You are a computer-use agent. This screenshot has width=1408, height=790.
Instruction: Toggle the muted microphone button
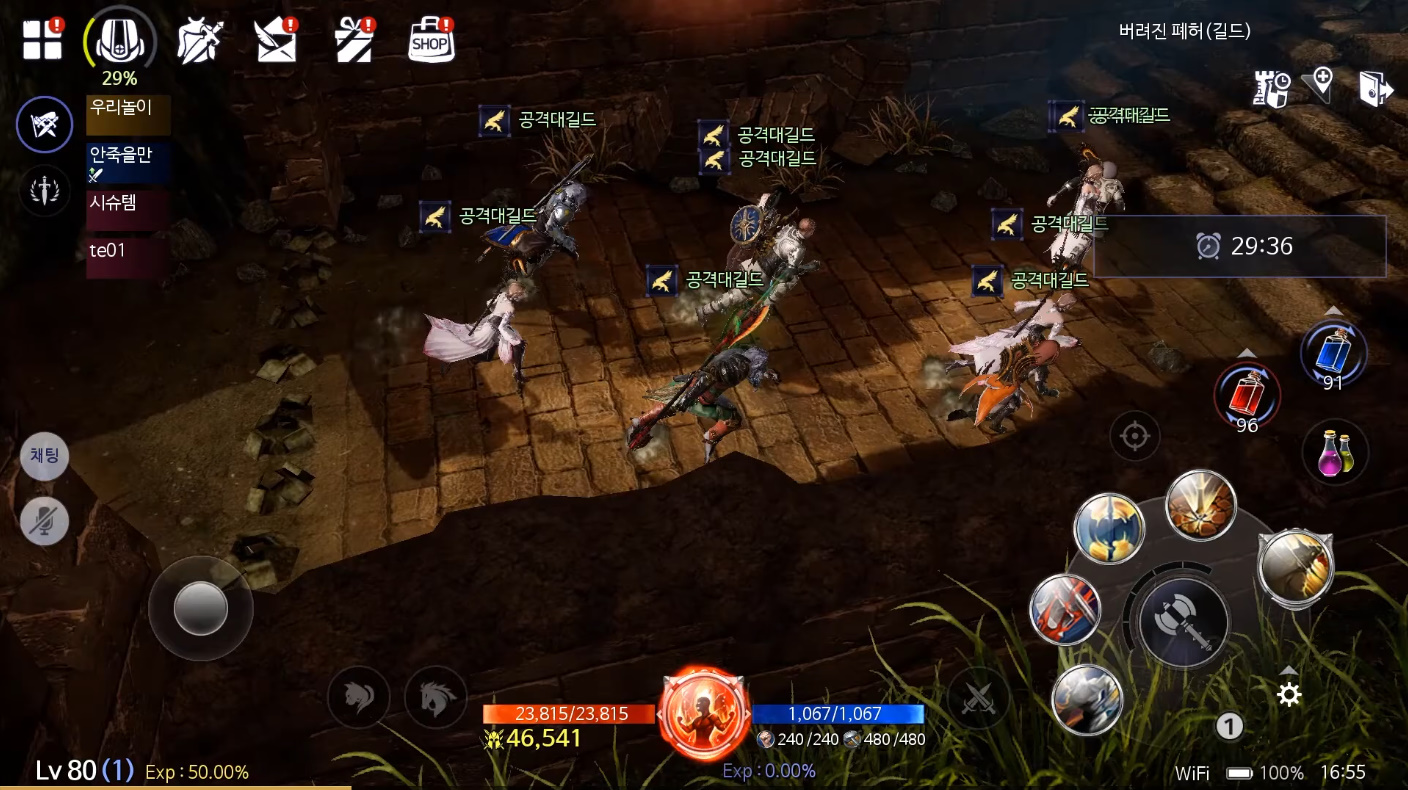[x=45, y=520]
